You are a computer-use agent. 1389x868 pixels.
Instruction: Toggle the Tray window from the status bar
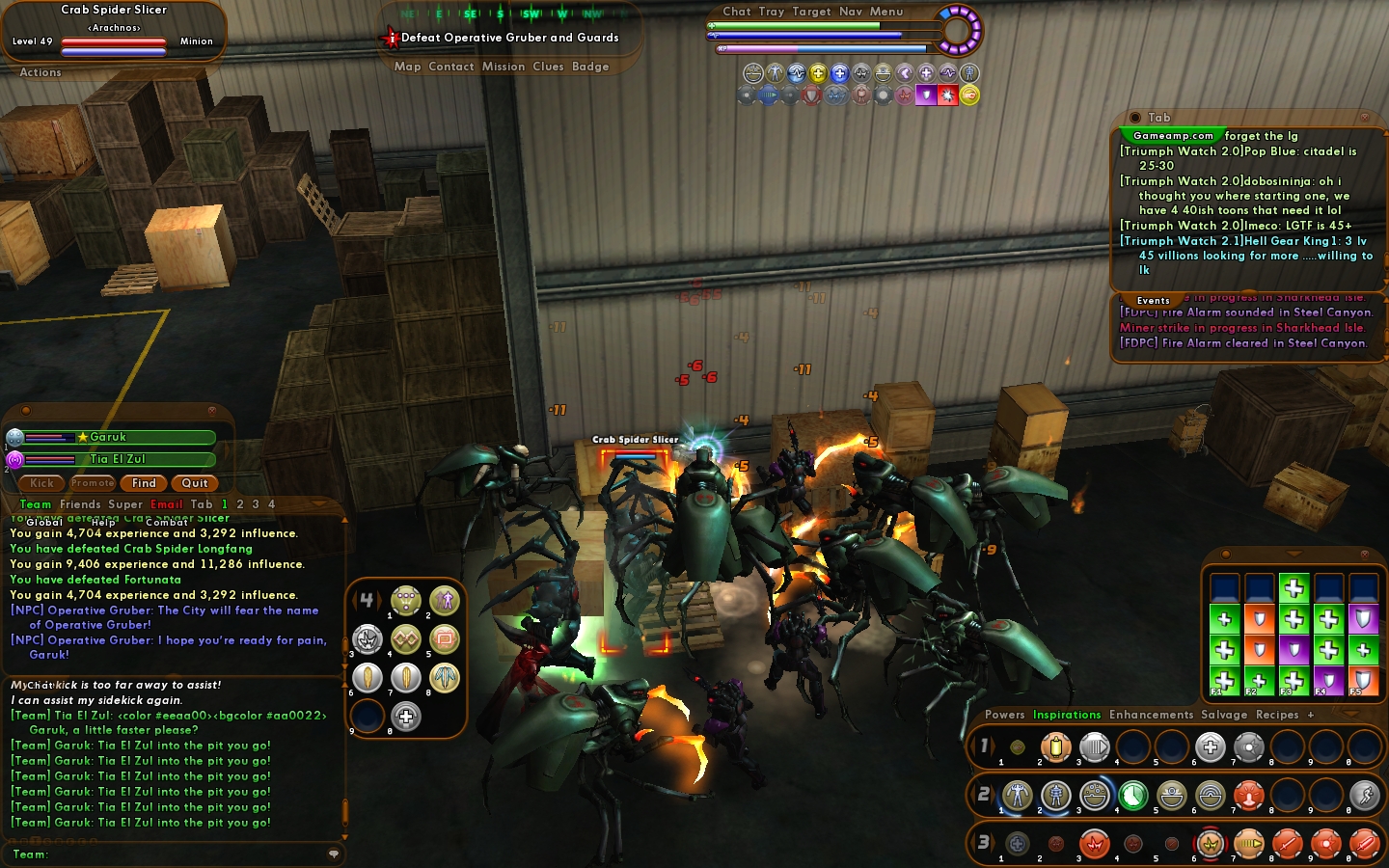click(x=771, y=12)
